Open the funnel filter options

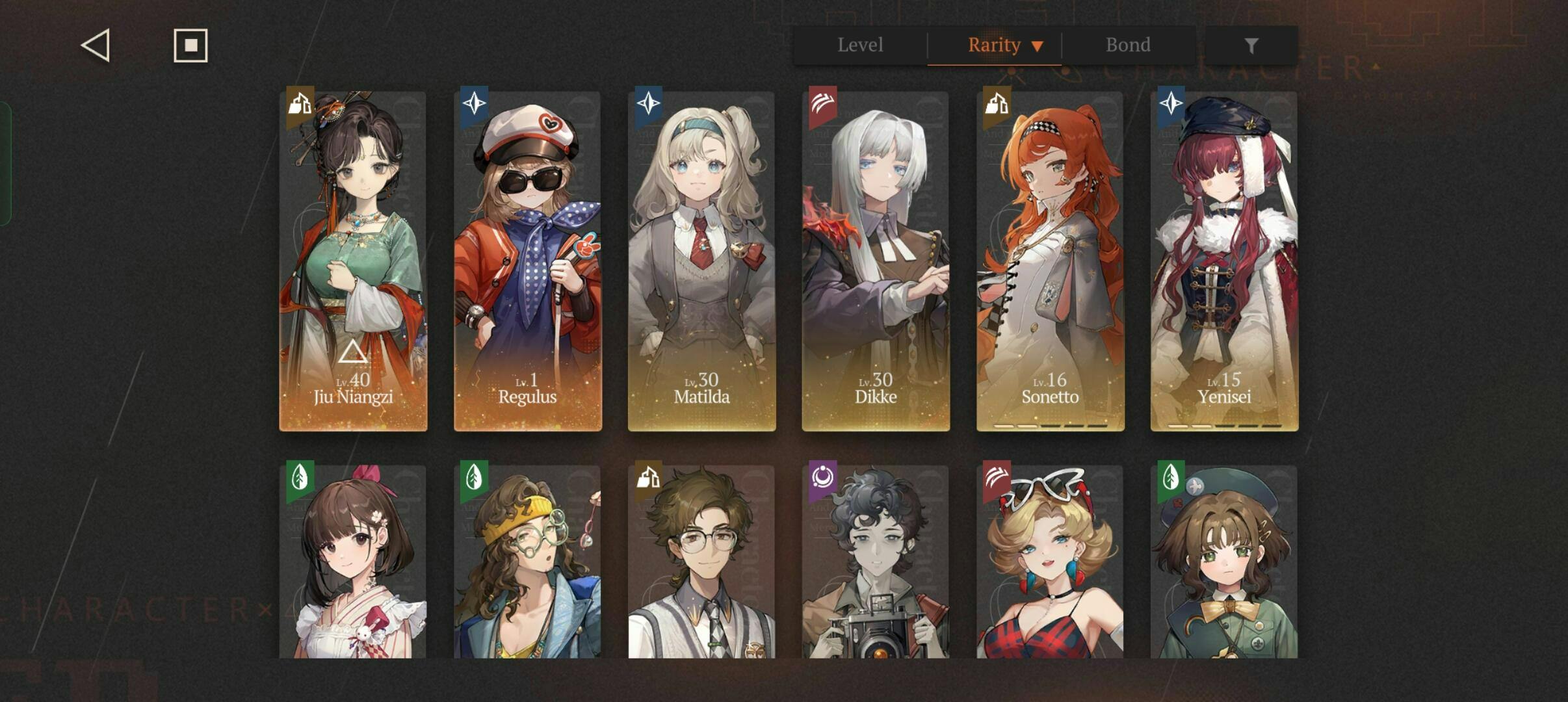pos(1251,45)
